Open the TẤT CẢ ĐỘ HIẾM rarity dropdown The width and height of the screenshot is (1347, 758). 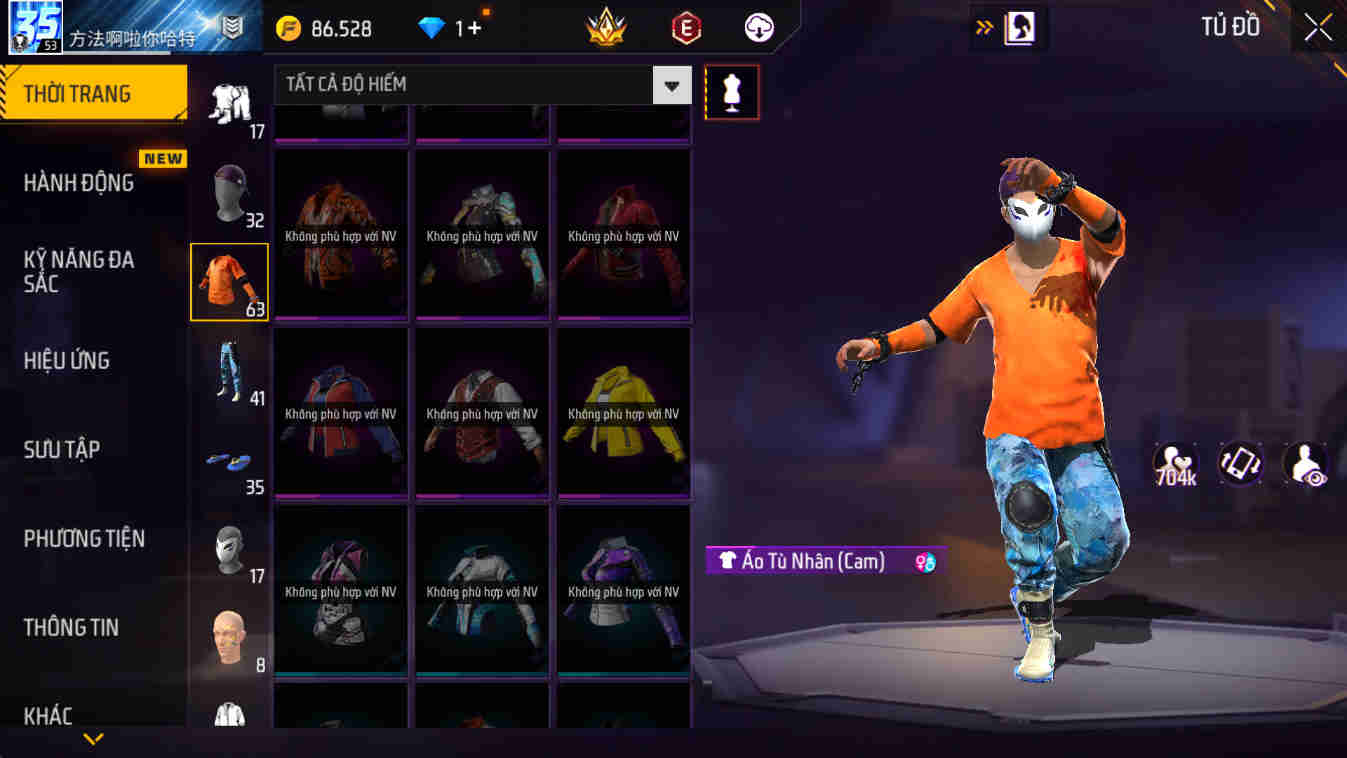[470, 85]
